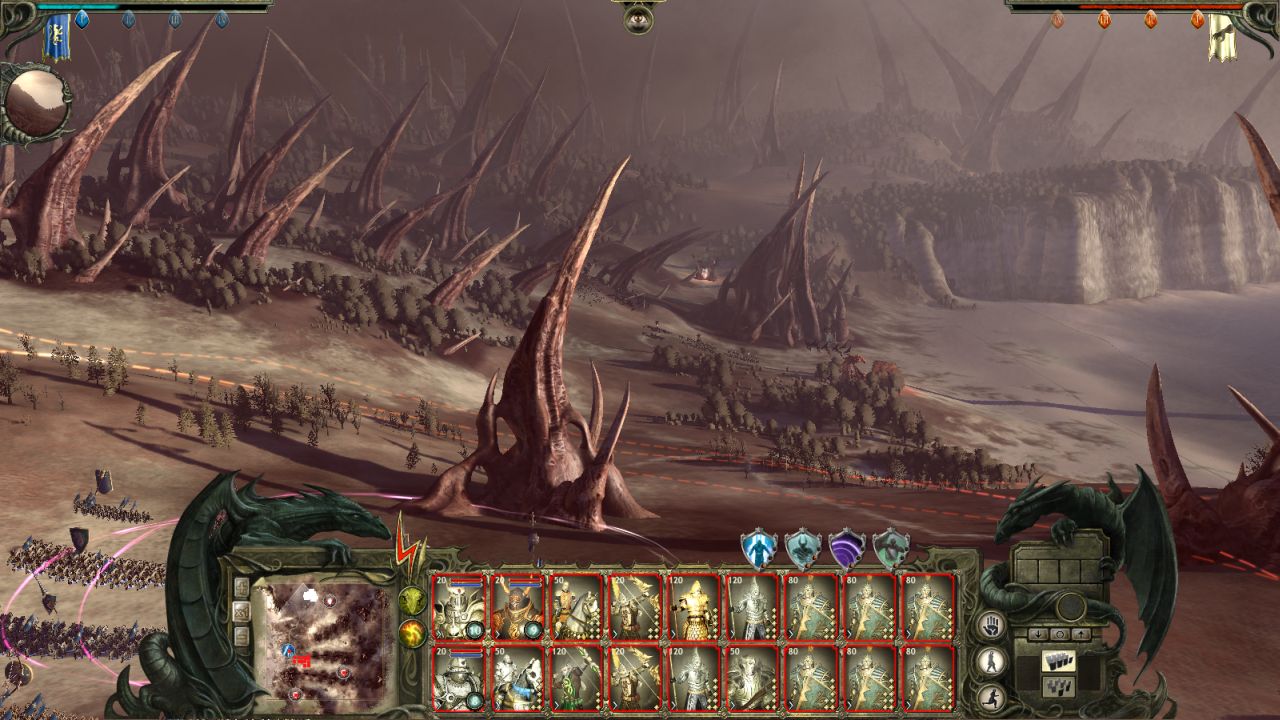Select the gold-armored unit card
The width and height of the screenshot is (1280, 720).
click(x=692, y=607)
